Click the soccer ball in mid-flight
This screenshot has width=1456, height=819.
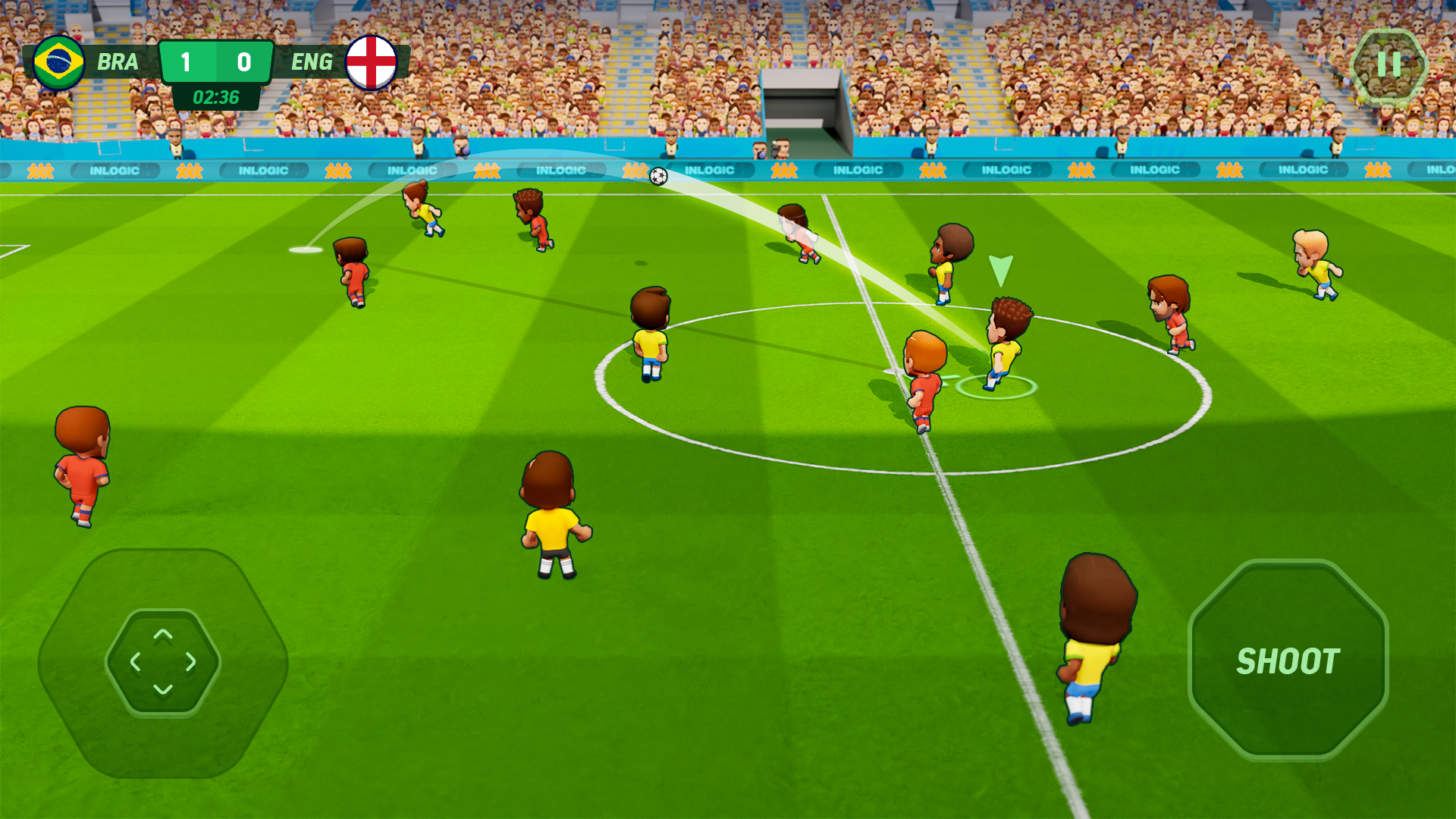tap(657, 175)
